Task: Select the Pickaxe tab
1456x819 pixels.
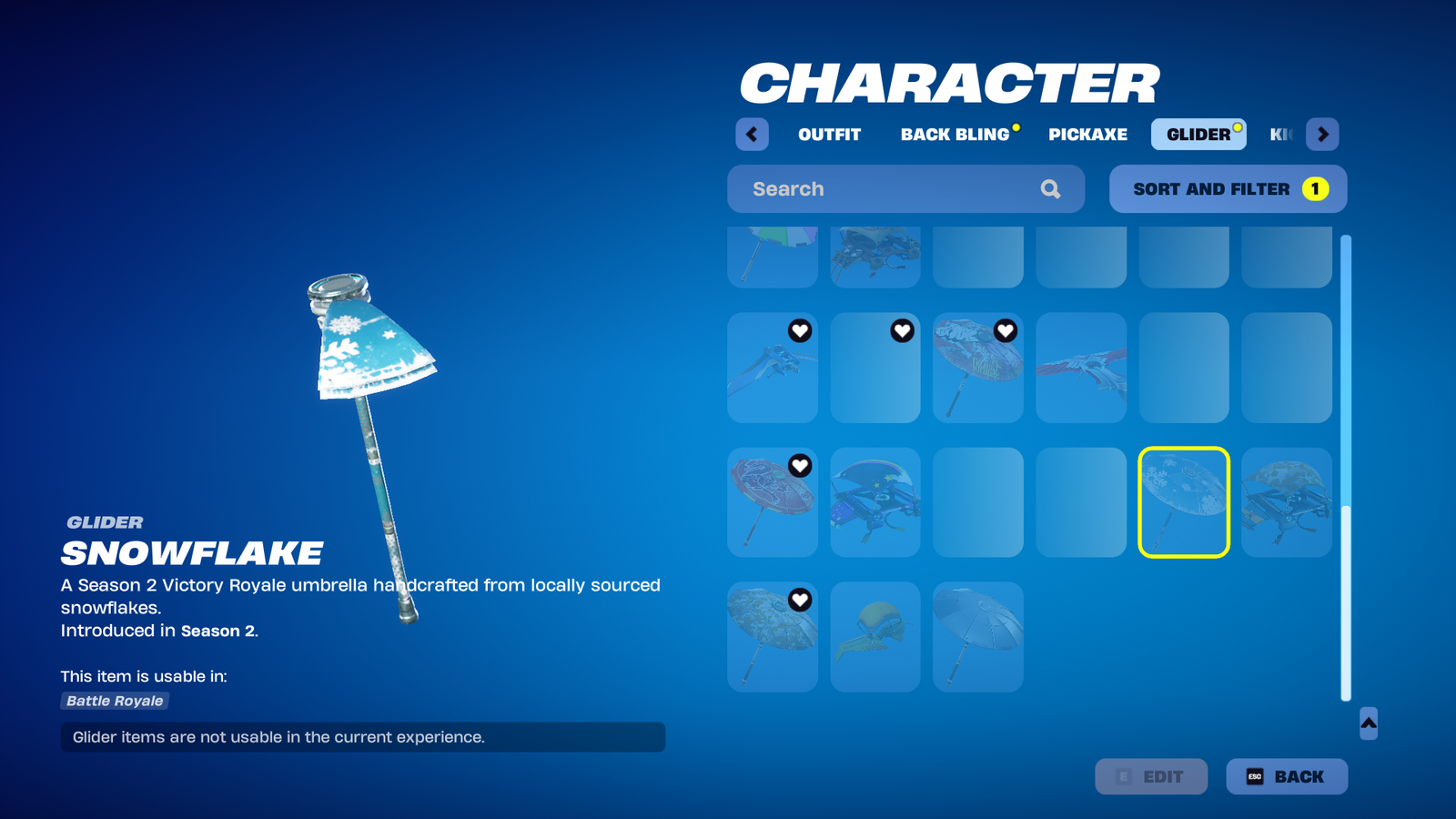Action: click(x=1087, y=135)
